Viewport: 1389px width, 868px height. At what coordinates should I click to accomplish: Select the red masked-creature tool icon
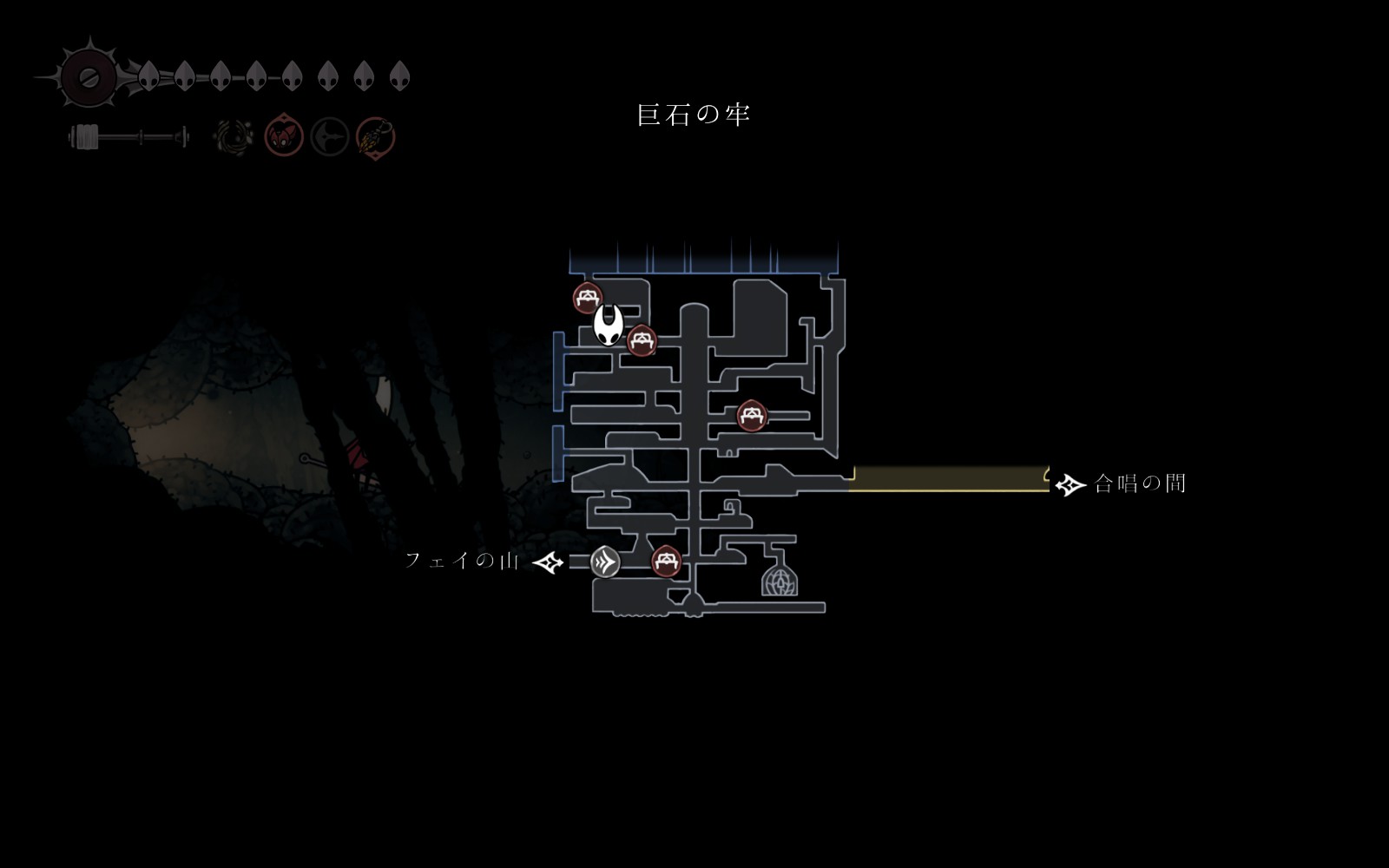pos(283,136)
